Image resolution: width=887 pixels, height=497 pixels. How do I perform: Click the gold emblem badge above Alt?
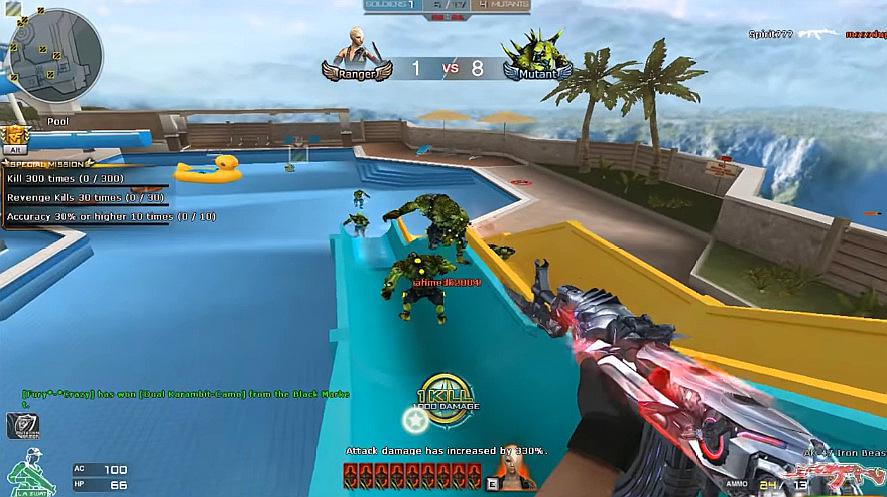tap(15, 135)
